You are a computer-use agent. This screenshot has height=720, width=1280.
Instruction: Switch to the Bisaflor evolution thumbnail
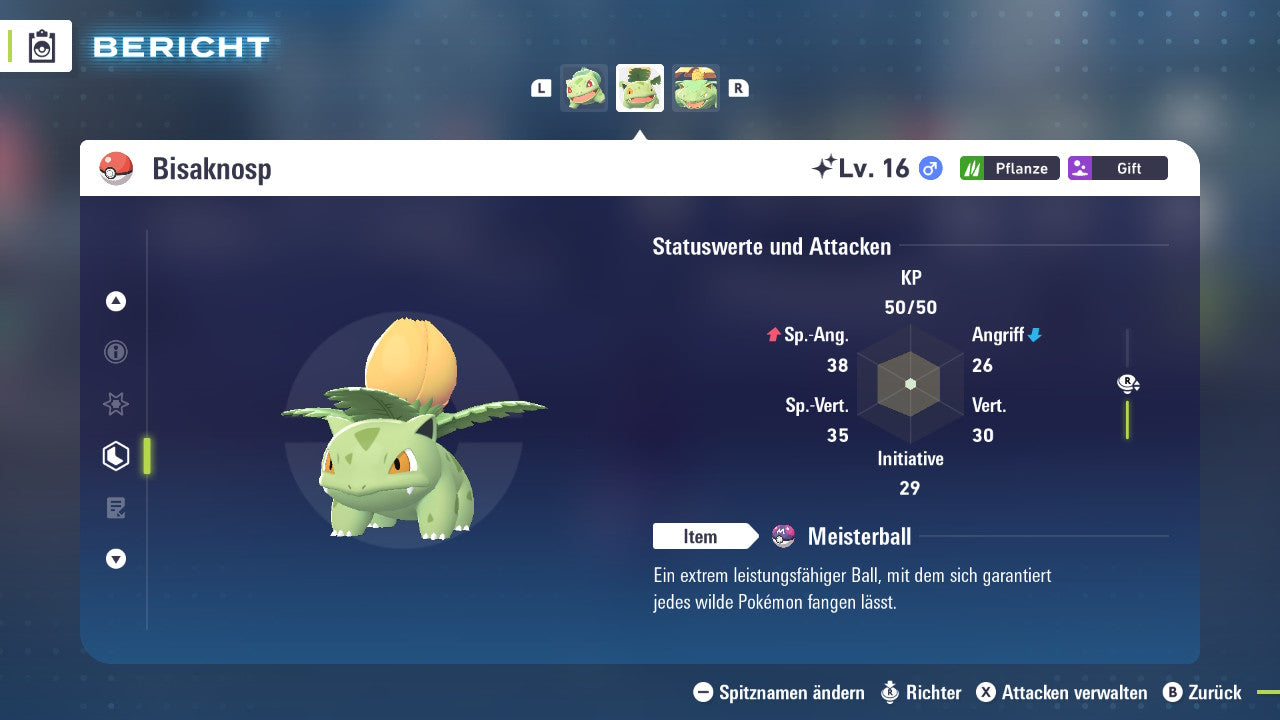coord(696,88)
